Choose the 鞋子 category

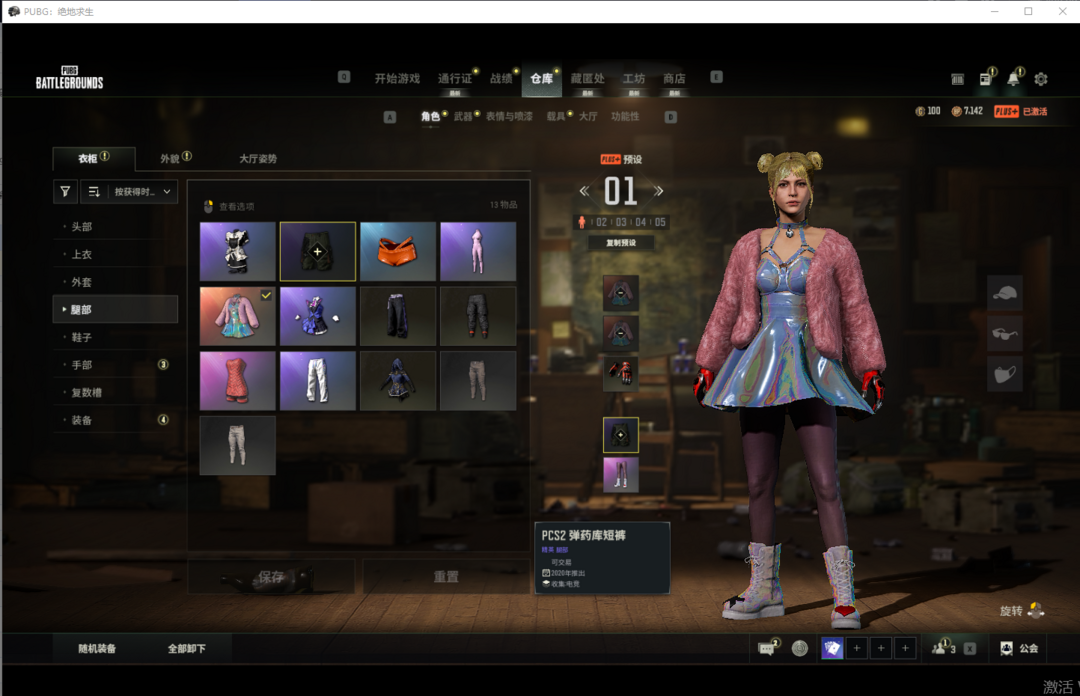(82, 338)
